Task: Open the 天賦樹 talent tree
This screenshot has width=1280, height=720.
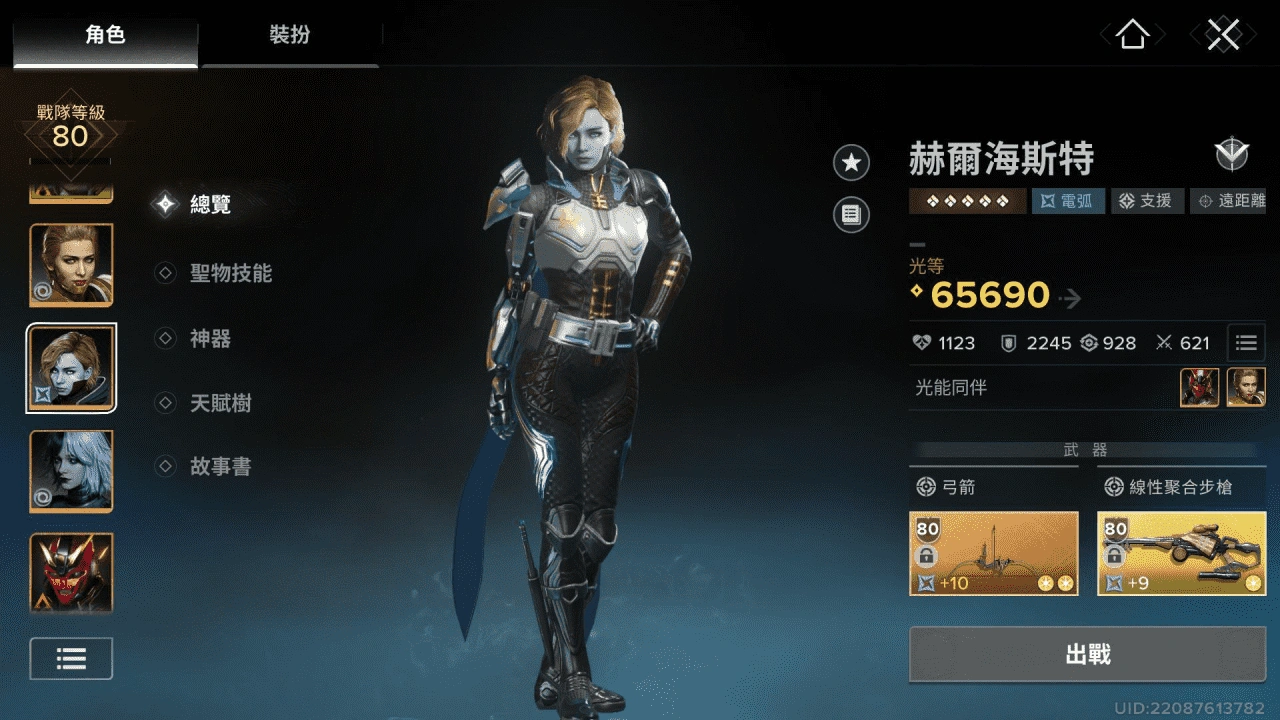Action: [x=220, y=404]
